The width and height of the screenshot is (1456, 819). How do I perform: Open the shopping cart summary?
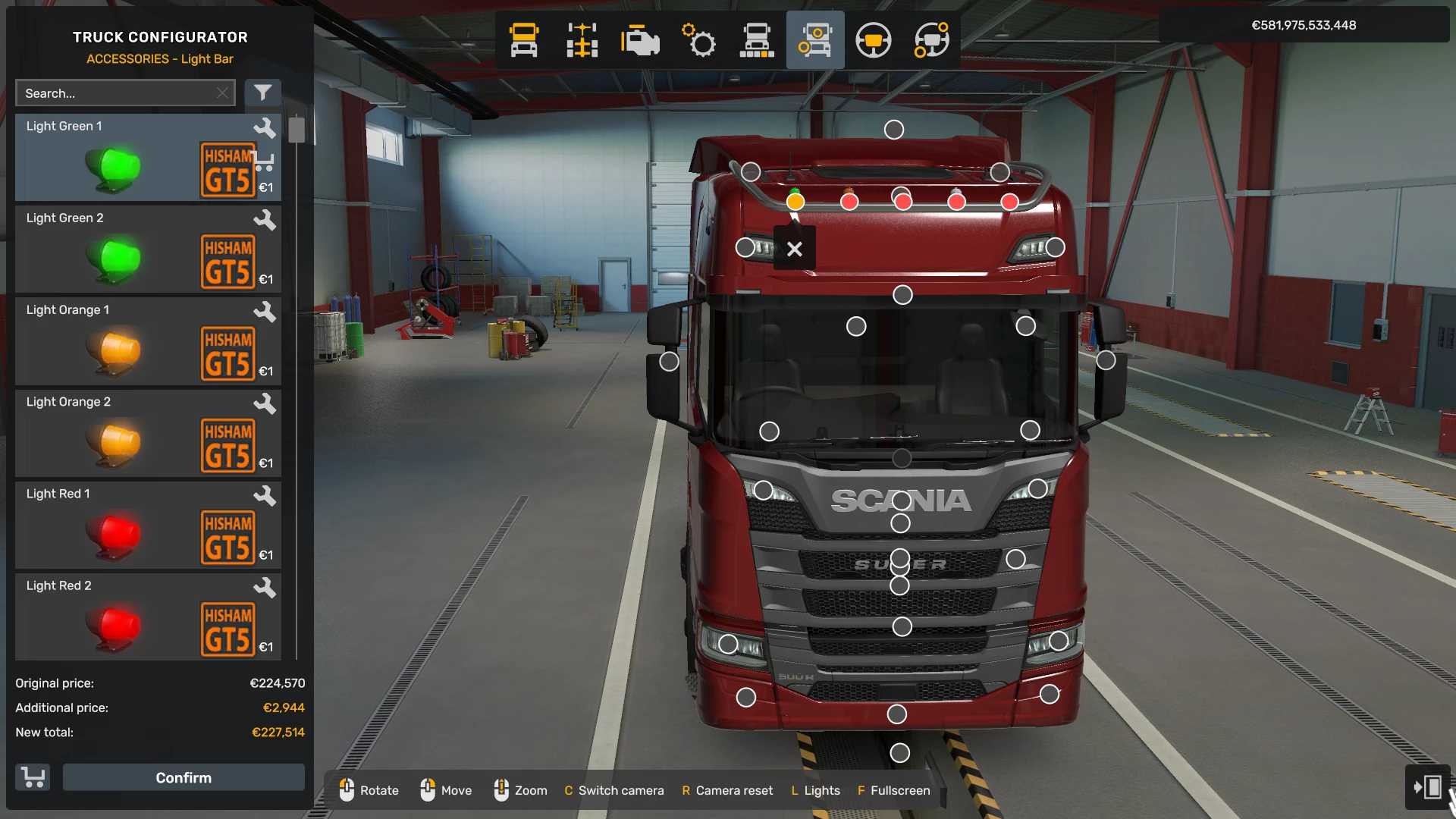33,777
